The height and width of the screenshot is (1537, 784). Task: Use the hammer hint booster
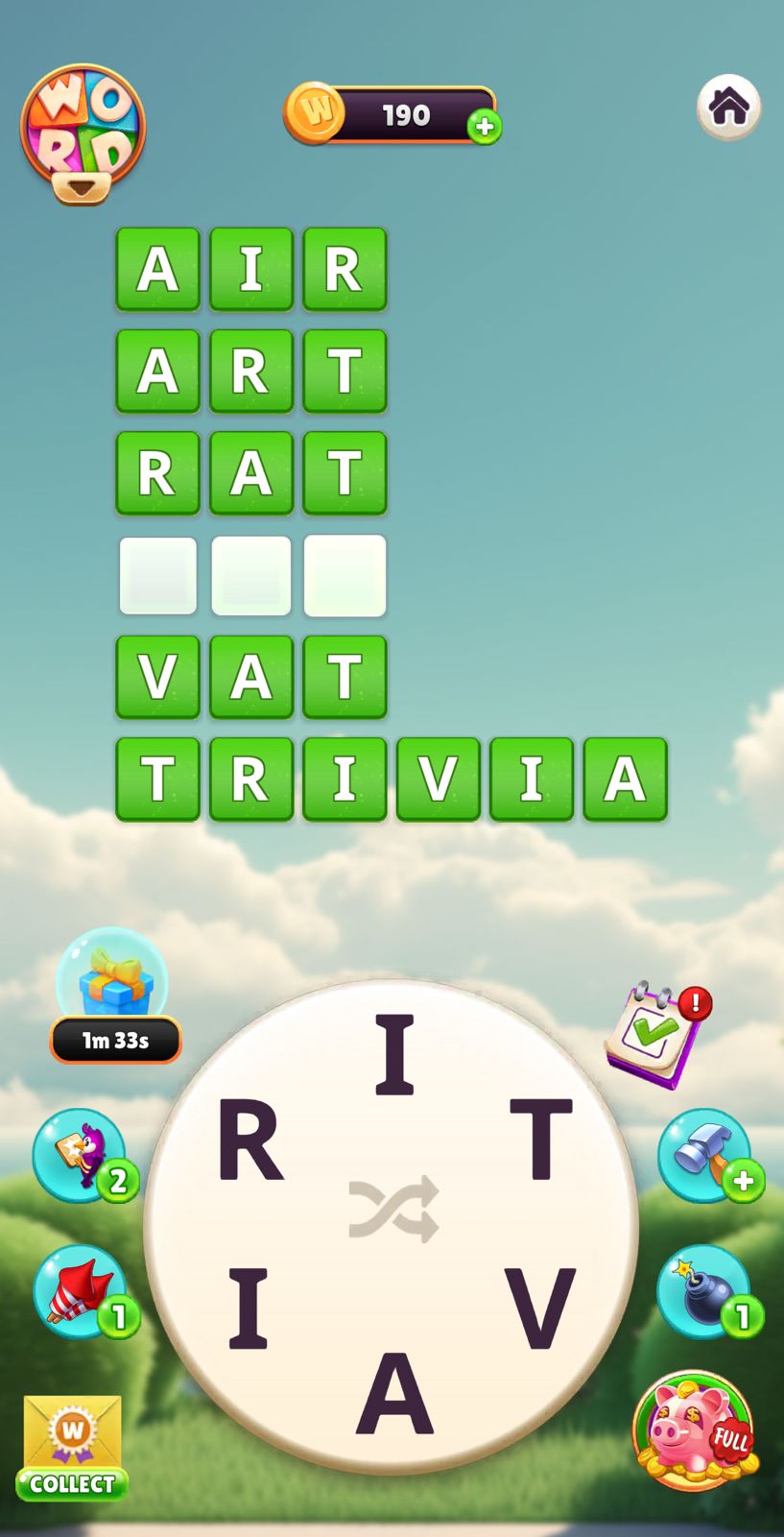706,1155
